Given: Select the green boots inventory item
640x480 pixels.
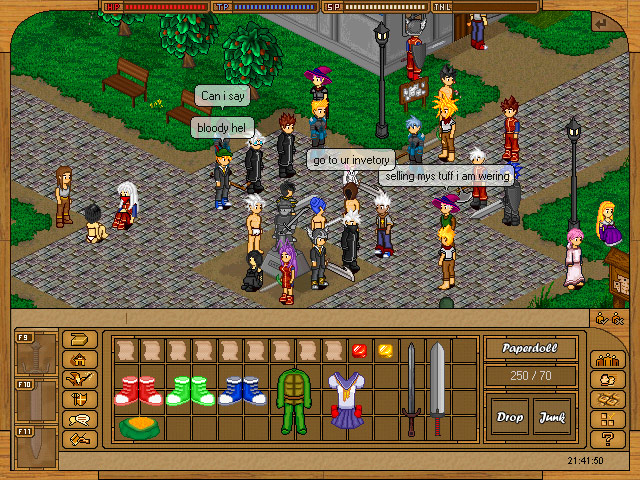Looking at the screenshot, I should (x=185, y=389).
